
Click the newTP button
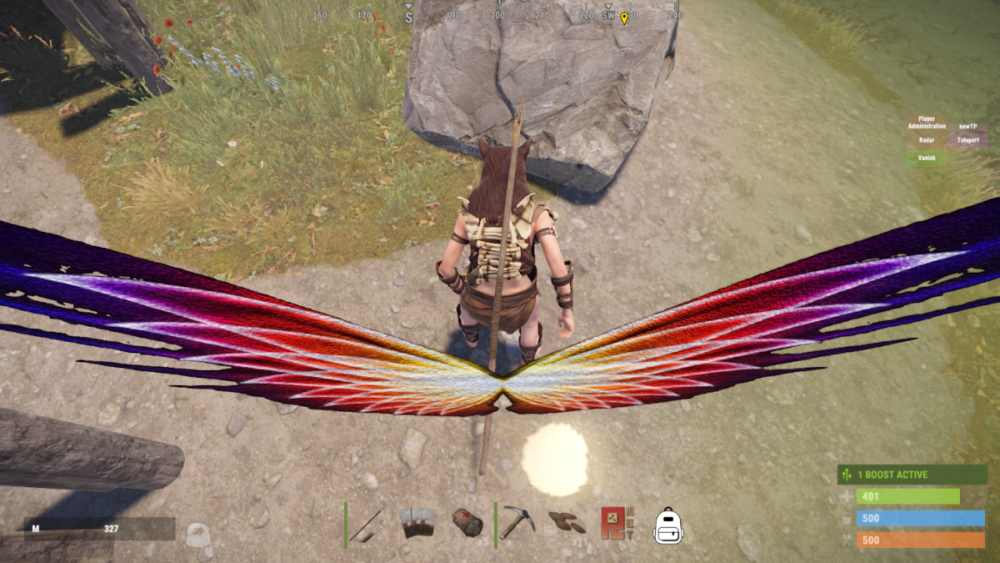tap(967, 126)
